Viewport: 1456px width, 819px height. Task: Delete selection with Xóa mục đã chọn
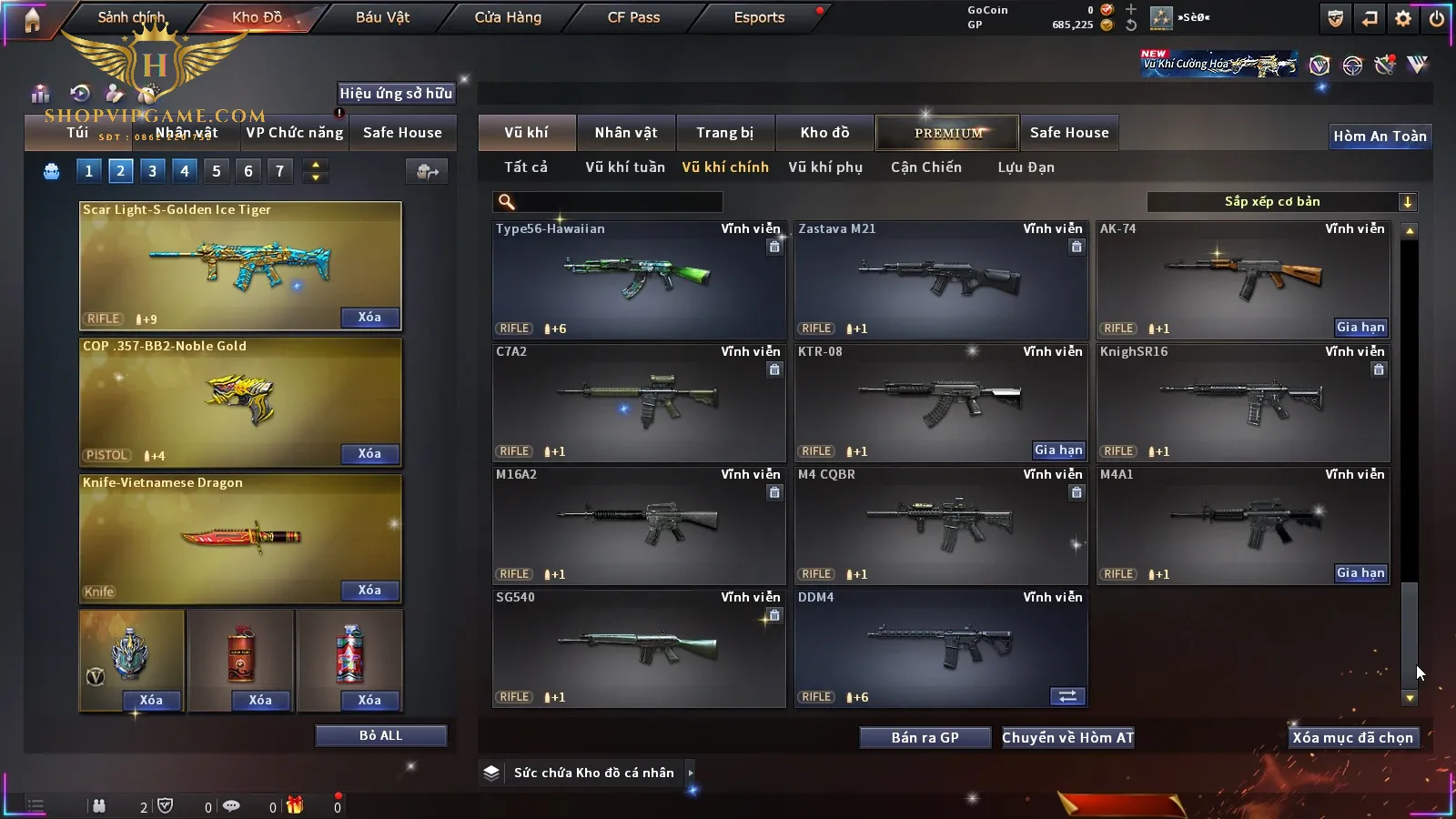(x=1352, y=738)
